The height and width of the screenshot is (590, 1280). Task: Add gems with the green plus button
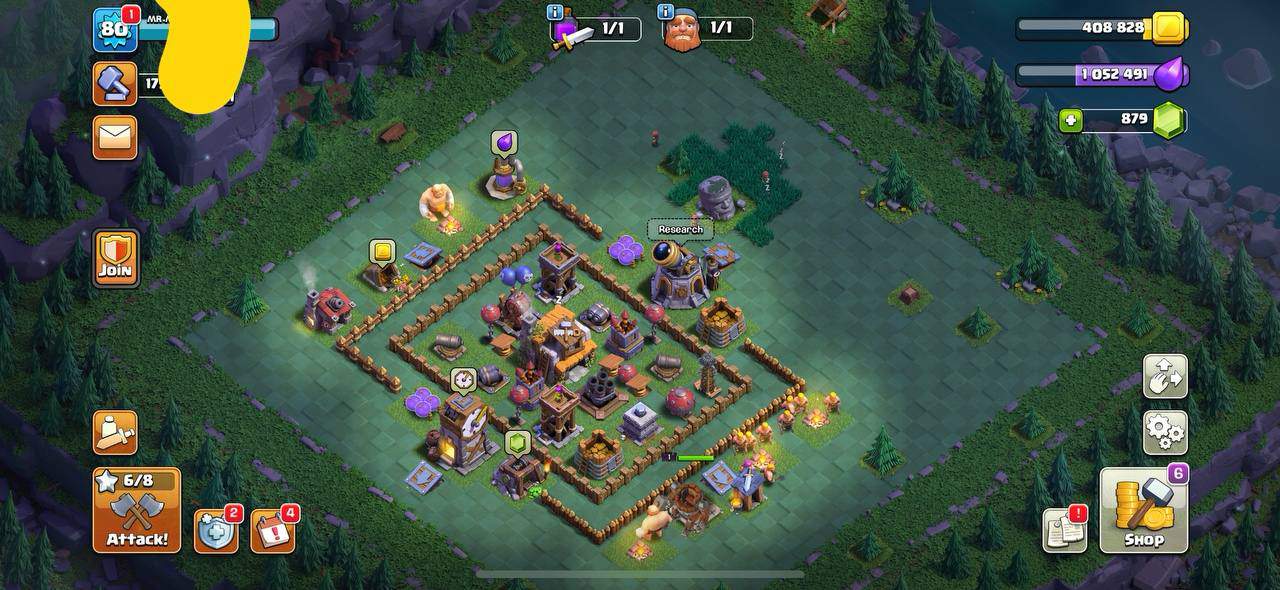(x=1071, y=120)
